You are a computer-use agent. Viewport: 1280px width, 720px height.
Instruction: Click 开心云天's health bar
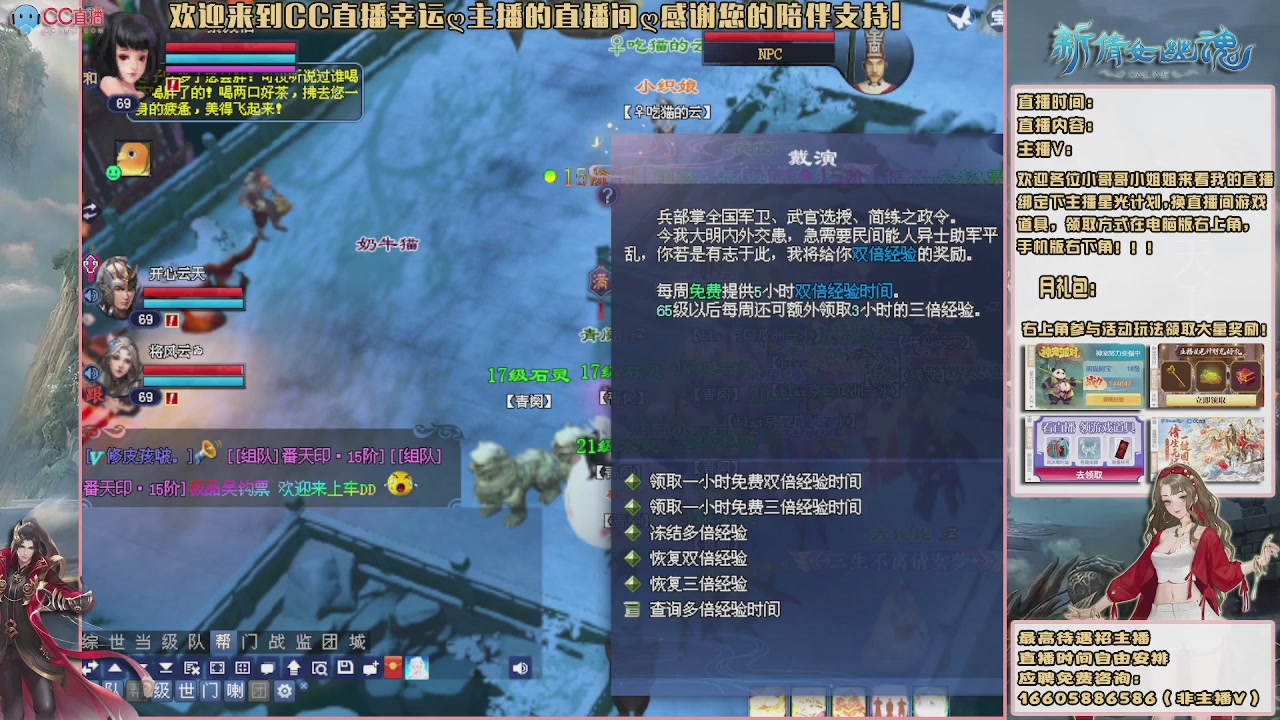(x=193, y=292)
